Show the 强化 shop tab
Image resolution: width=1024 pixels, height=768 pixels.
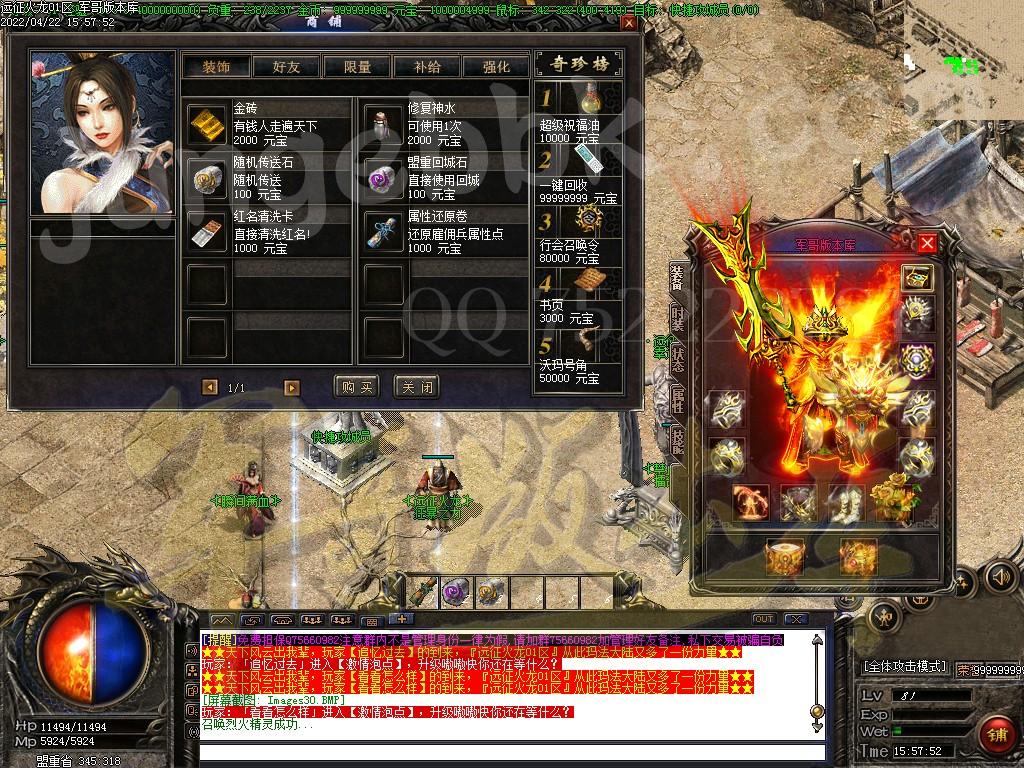pyautogui.click(x=496, y=67)
